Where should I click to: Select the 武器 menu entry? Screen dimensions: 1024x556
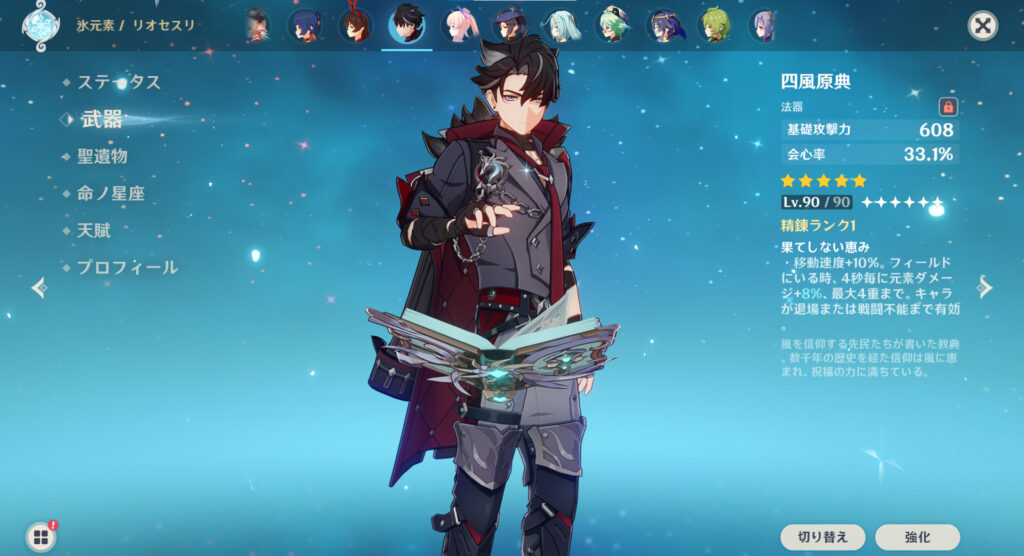(x=101, y=119)
